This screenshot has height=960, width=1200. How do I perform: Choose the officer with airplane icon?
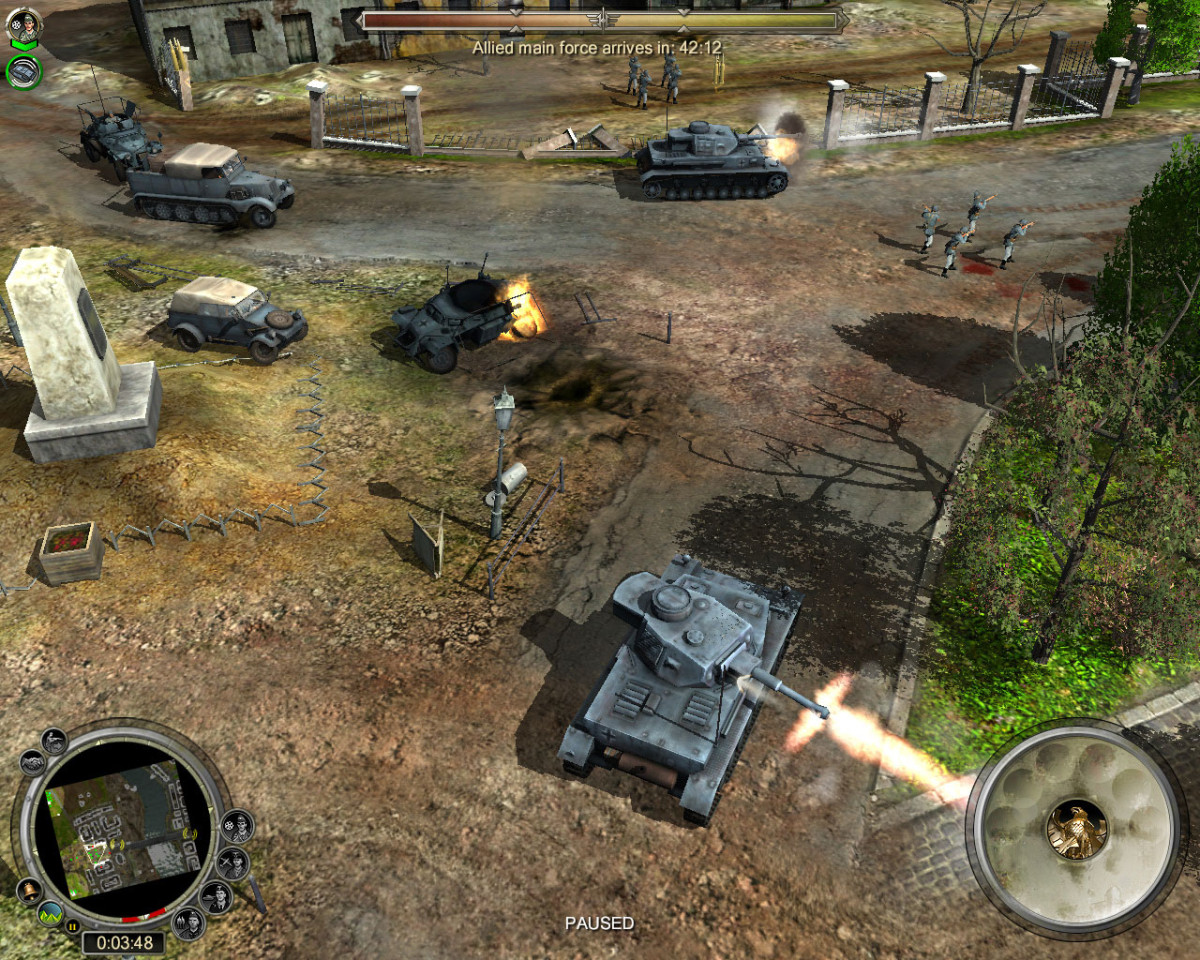click(x=232, y=862)
